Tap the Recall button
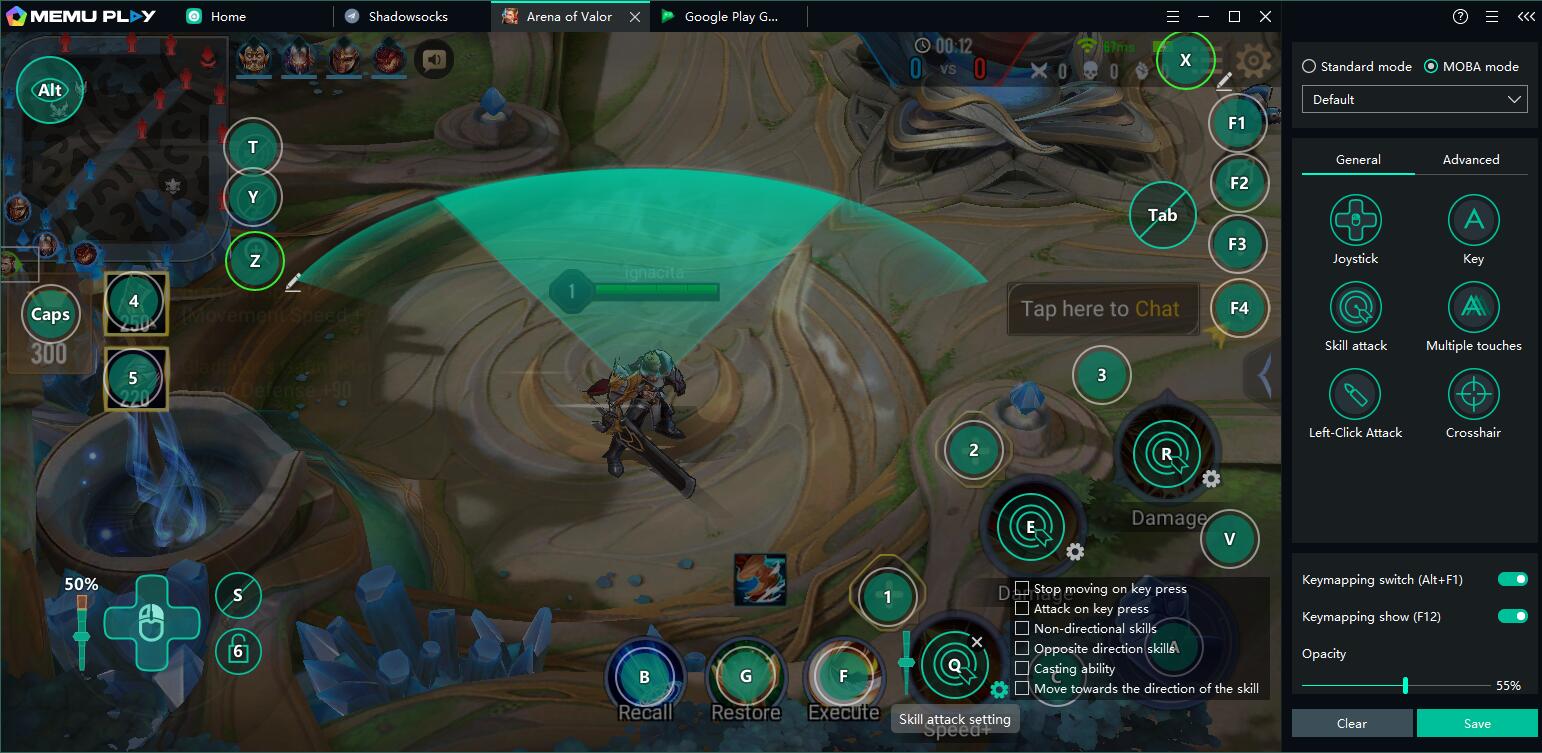The height and width of the screenshot is (753, 1542). (645, 677)
